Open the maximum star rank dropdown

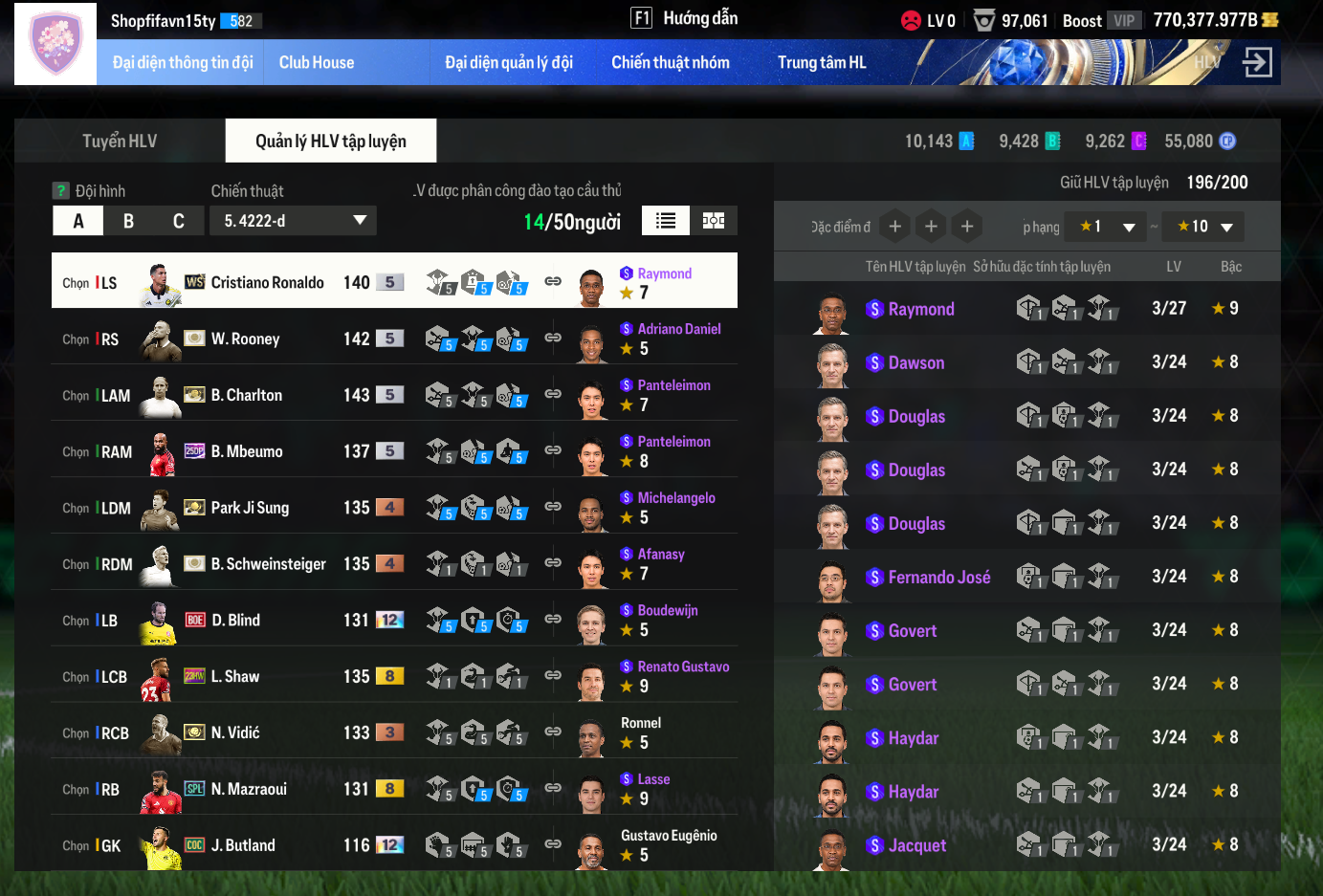click(x=1203, y=227)
